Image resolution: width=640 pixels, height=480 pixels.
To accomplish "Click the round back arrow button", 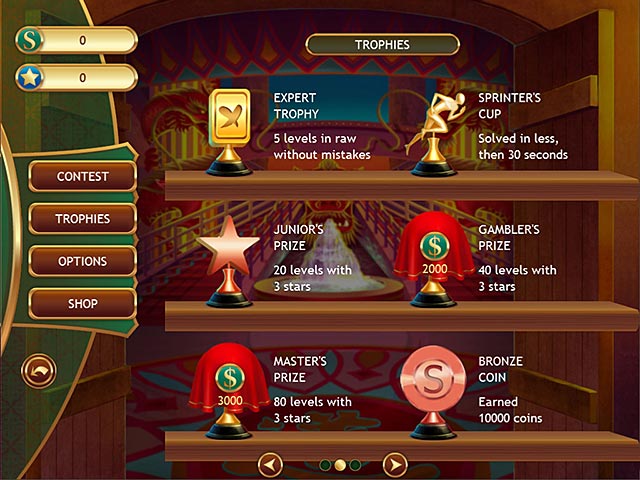I will (x=39, y=372).
